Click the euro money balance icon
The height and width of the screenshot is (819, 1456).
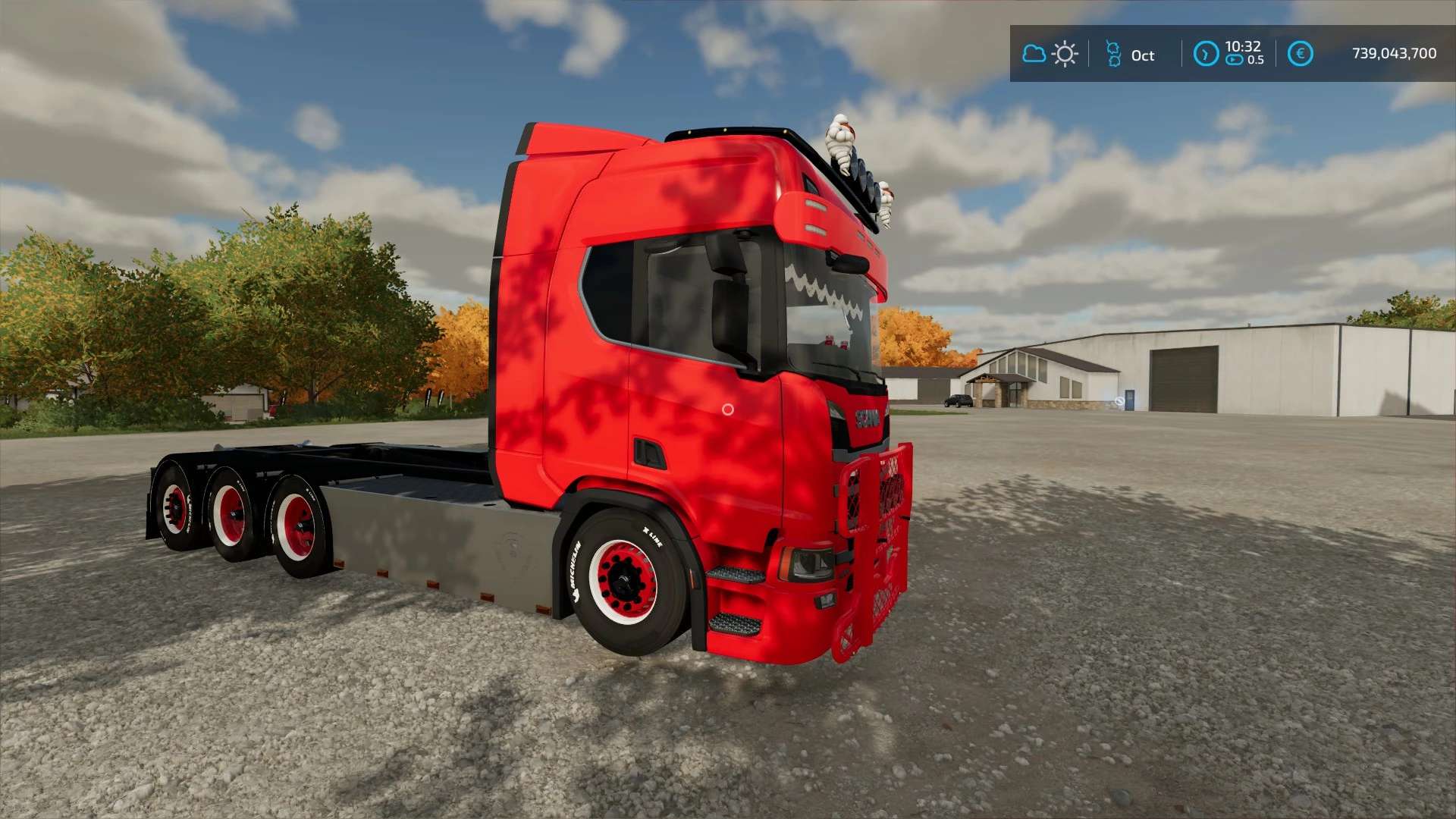[x=1301, y=54]
